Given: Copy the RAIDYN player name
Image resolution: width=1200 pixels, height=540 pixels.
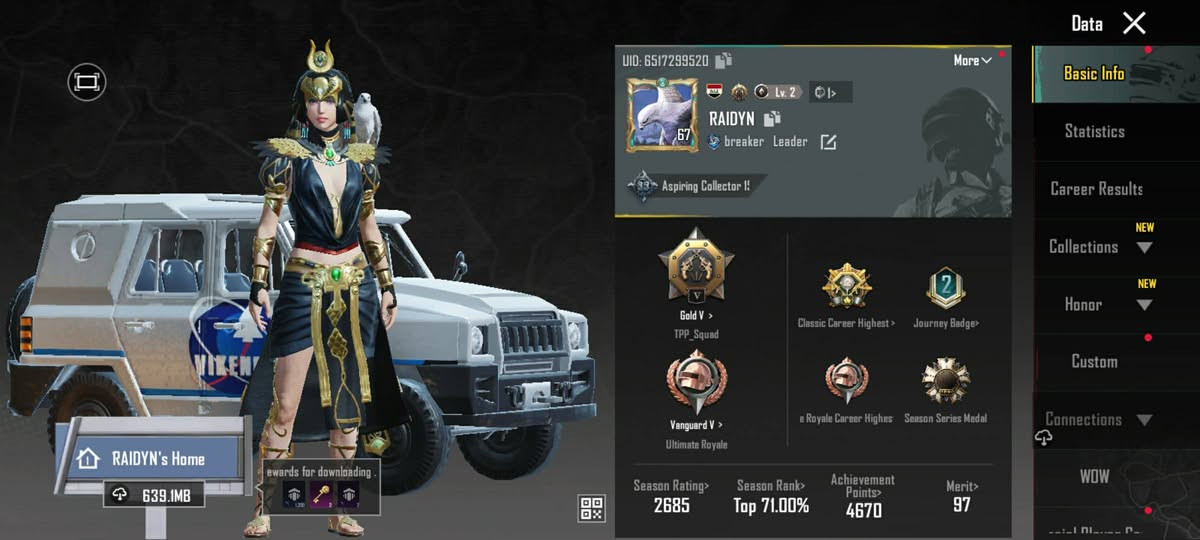Looking at the screenshot, I should (772, 119).
